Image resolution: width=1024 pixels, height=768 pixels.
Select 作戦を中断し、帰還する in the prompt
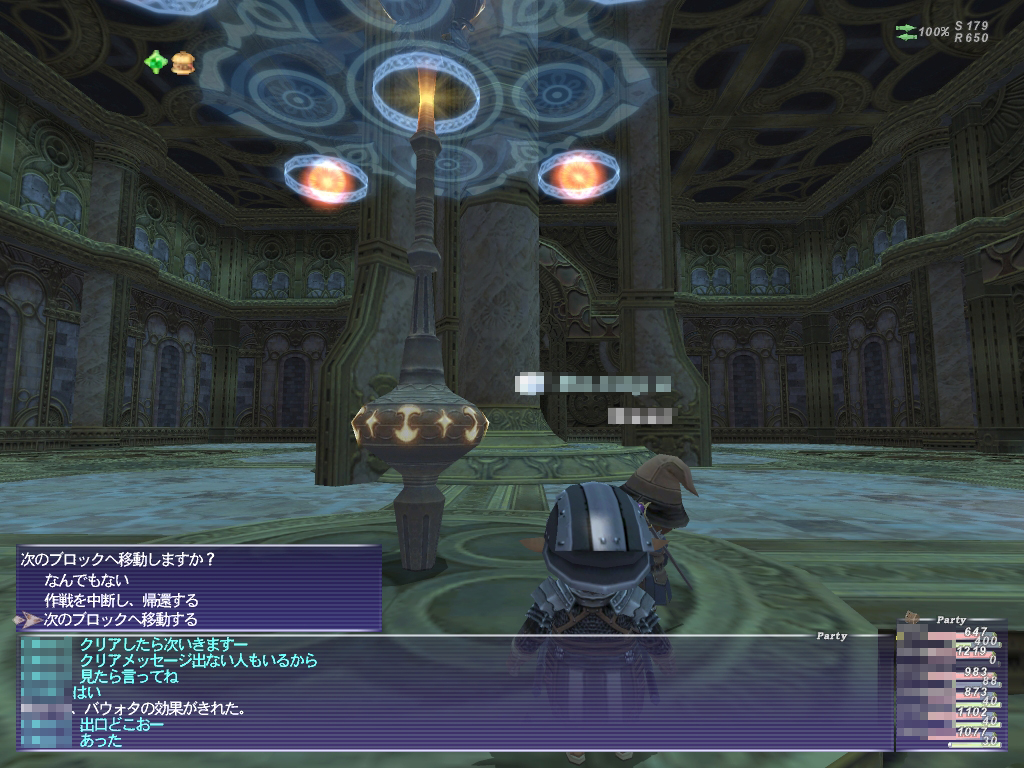click(121, 600)
